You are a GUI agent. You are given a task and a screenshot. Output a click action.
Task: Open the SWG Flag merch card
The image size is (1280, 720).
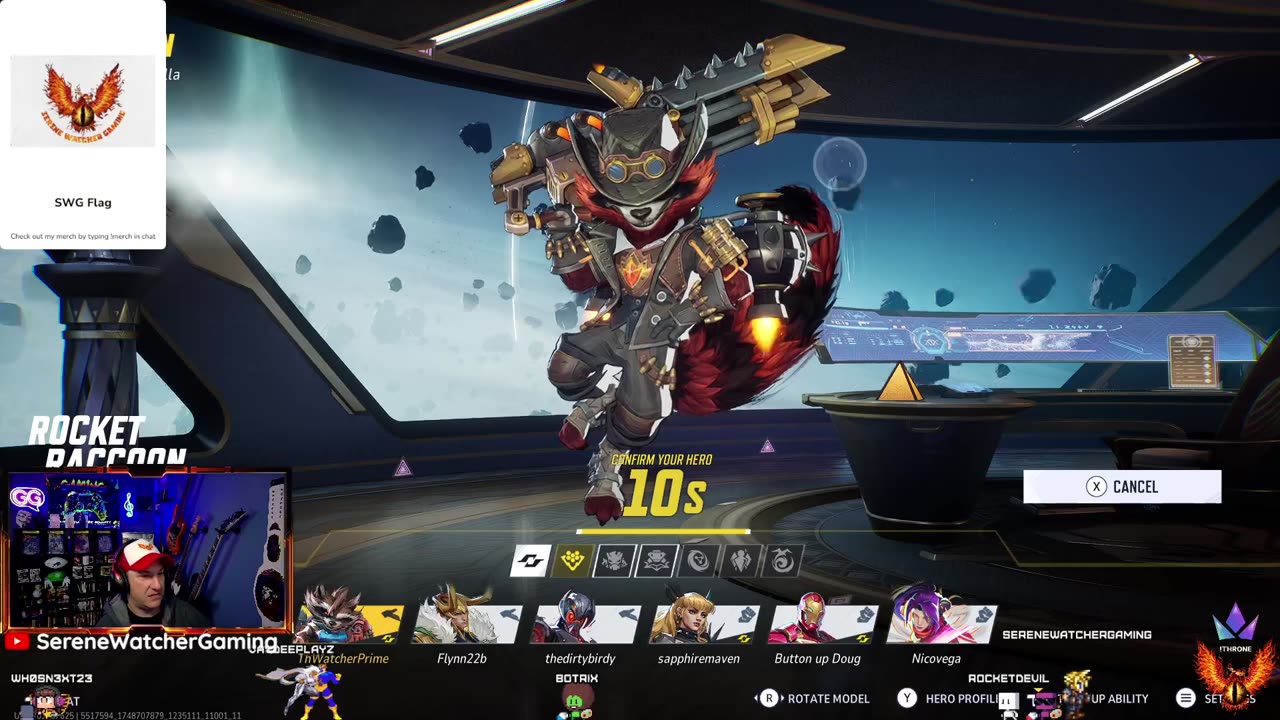coord(83,125)
